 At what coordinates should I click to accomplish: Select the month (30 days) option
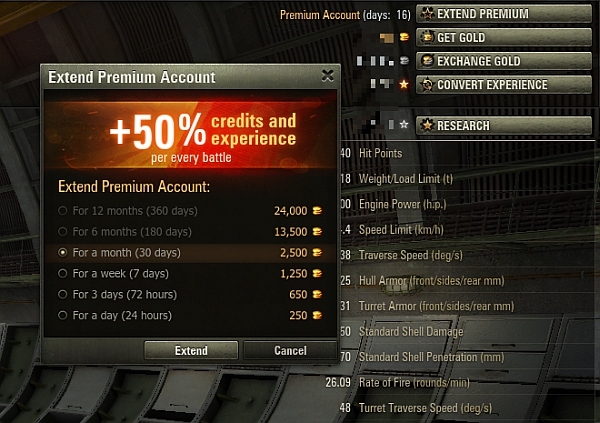click(x=64, y=253)
